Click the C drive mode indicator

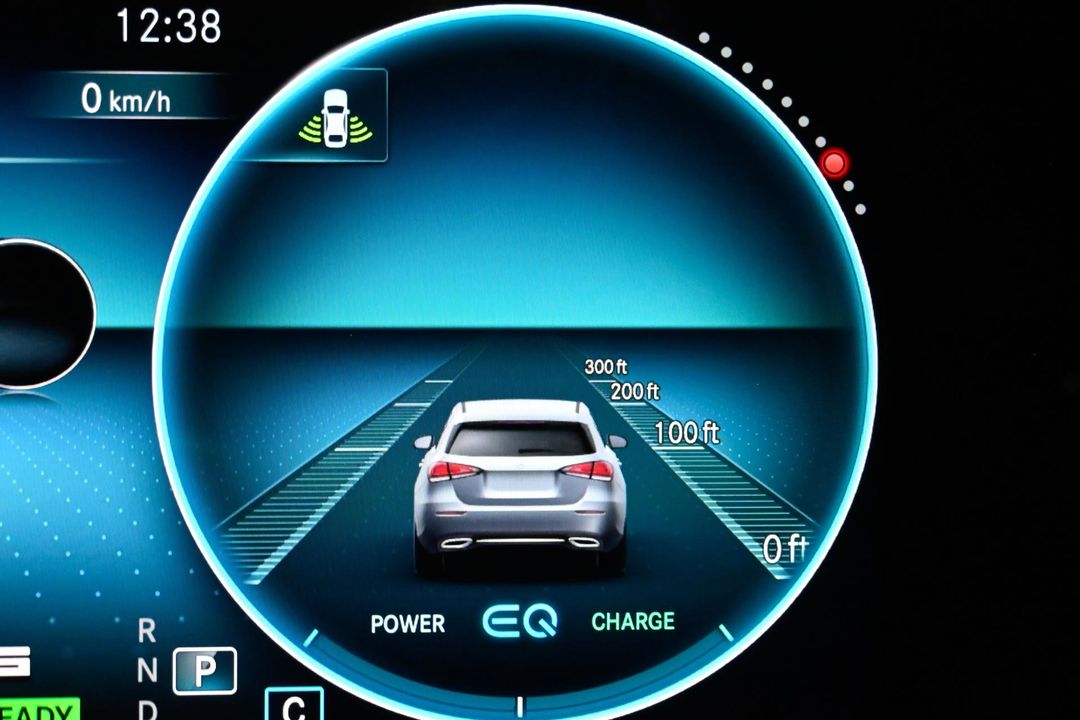click(294, 705)
